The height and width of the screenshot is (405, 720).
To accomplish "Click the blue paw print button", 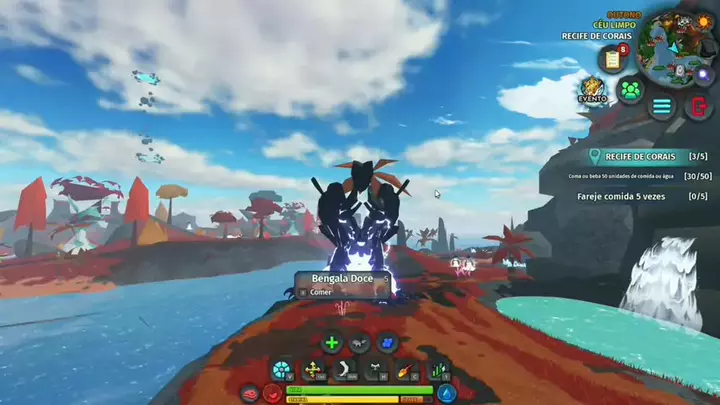I will point(387,343).
